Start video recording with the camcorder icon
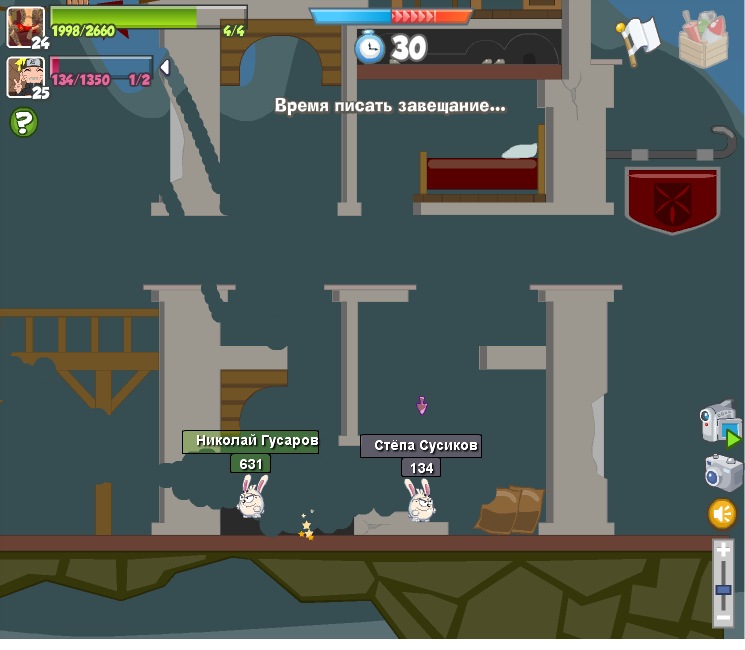745x650 pixels. click(x=719, y=423)
